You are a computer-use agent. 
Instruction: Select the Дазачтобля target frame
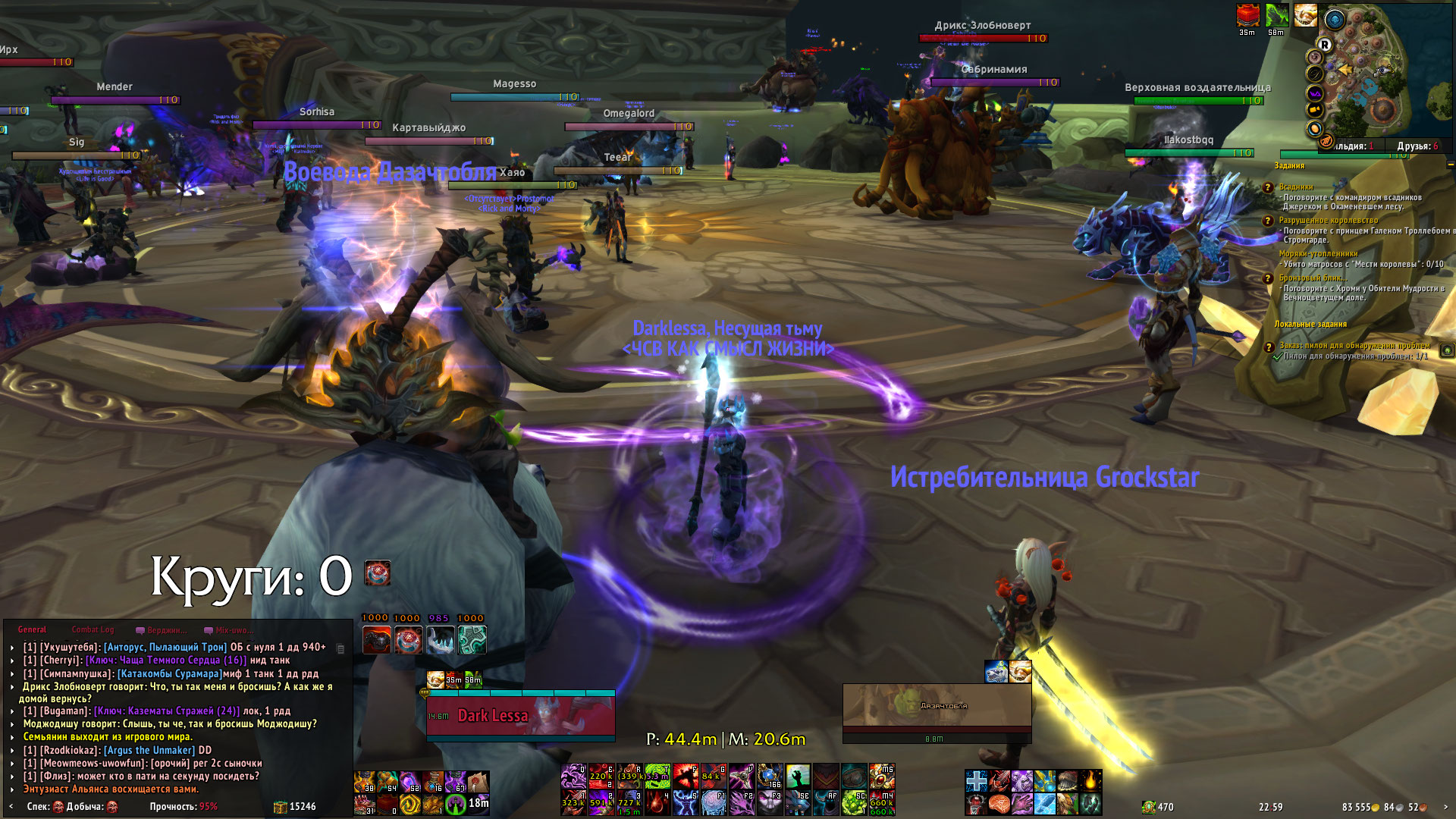(x=937, y=707)
